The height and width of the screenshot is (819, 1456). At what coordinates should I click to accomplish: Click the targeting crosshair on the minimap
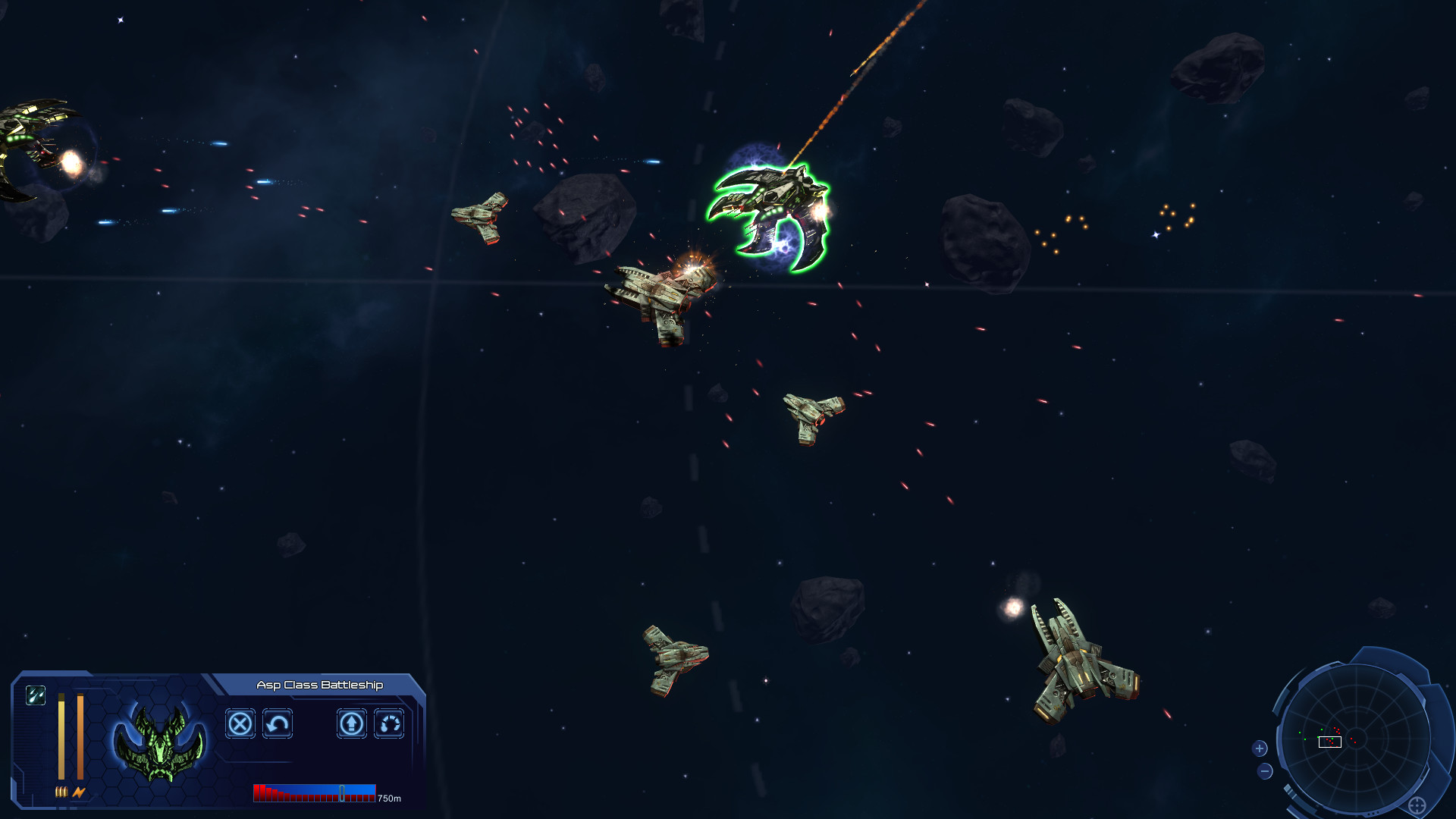click(1417, 805)
